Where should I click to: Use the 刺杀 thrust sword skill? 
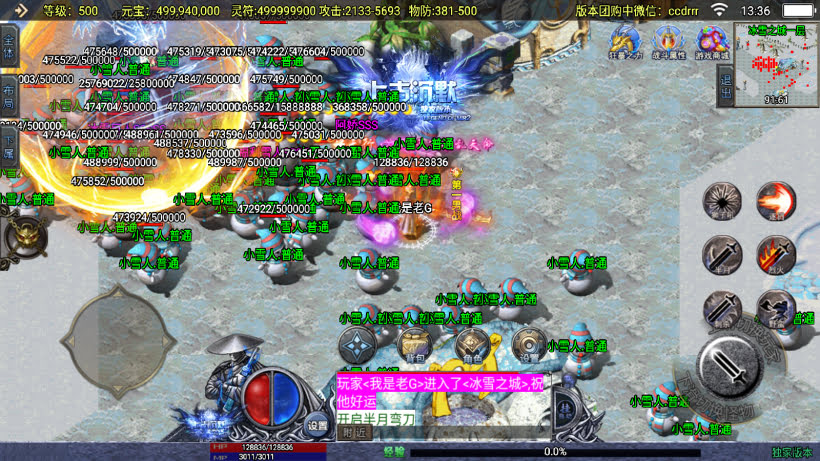[721, 310]
